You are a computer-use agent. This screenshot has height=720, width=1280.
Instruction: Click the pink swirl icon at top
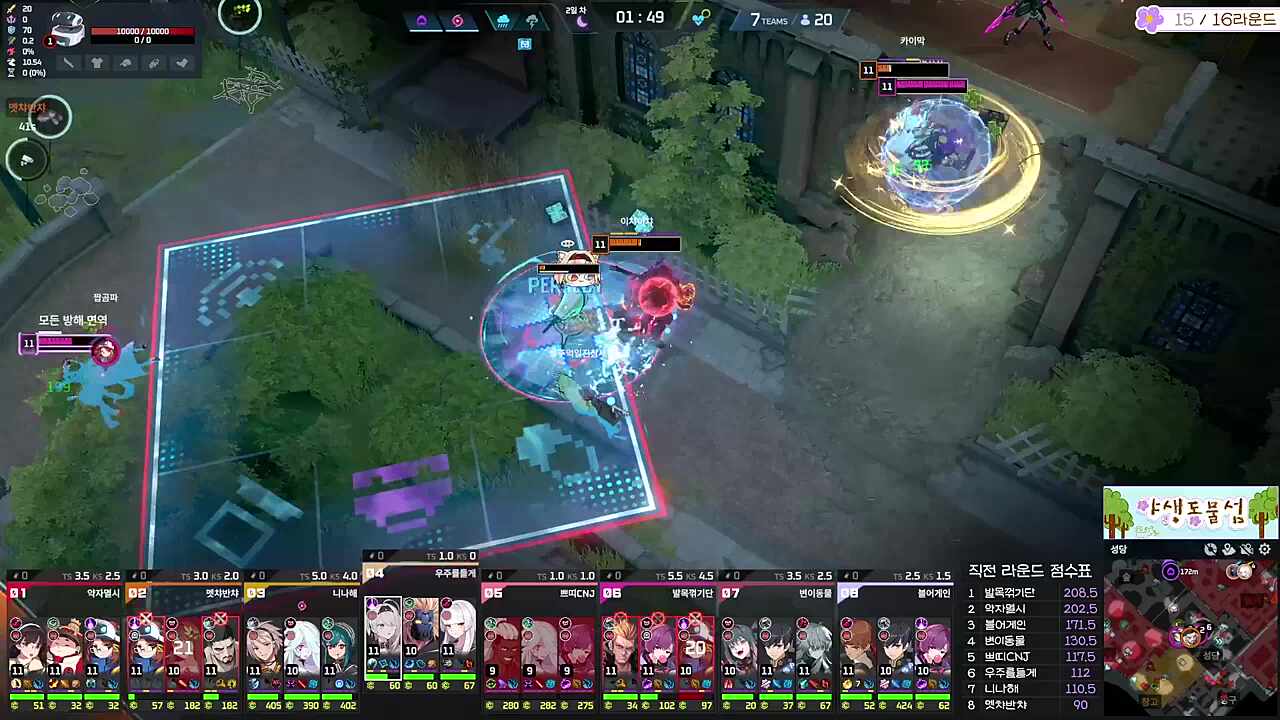point(457,20)
